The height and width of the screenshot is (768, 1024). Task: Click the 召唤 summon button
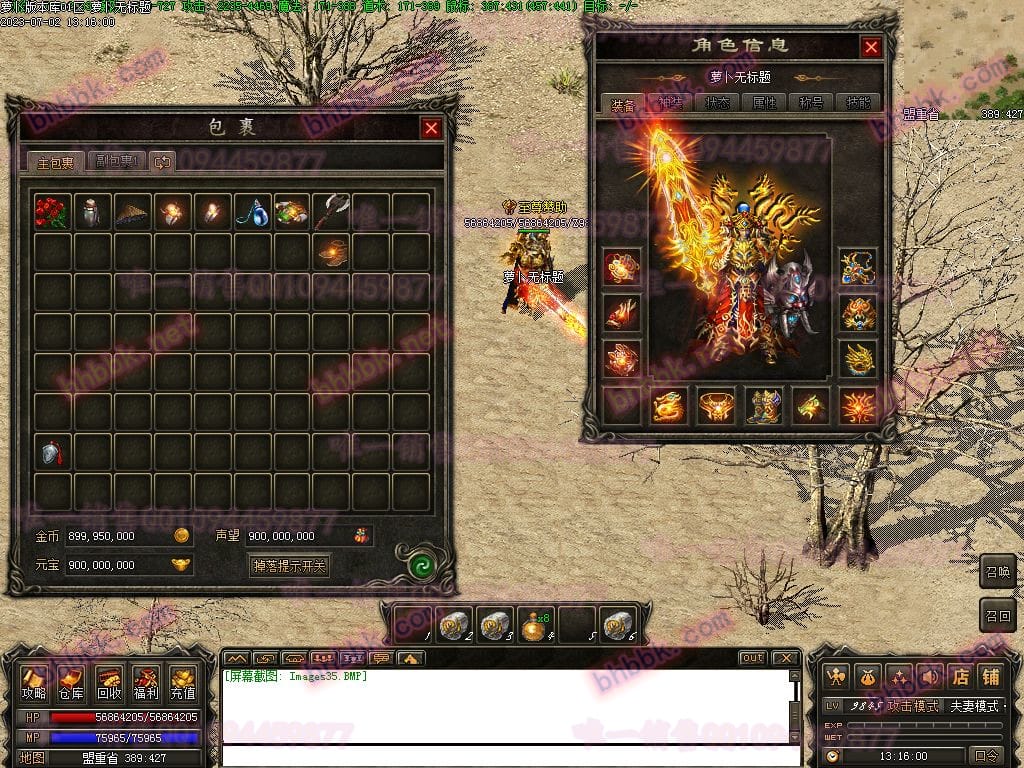pos(997,571)
